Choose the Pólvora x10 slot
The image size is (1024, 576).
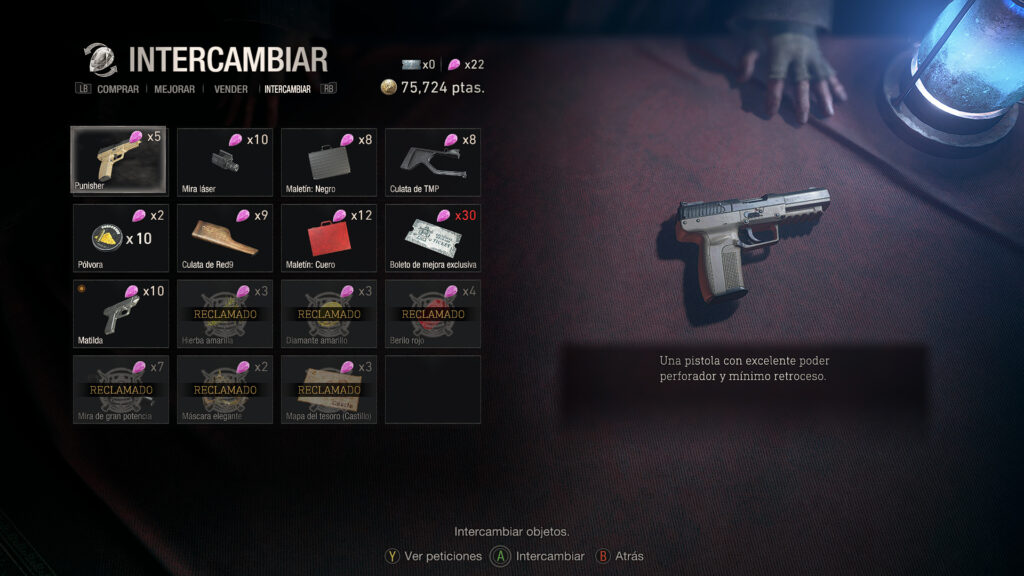pos(120,237)
